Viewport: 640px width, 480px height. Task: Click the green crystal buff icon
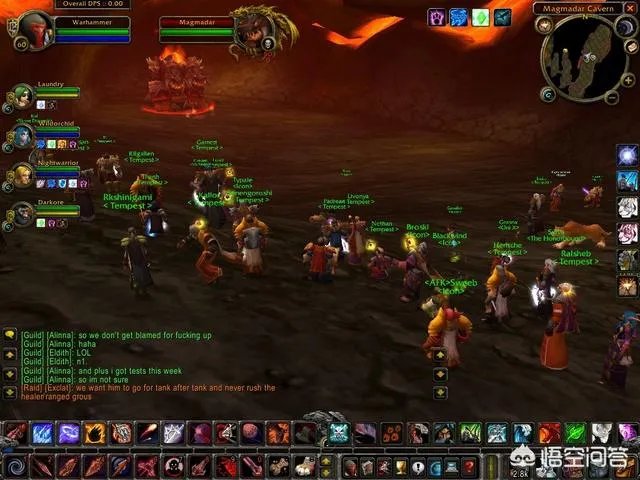click(481, 17)
